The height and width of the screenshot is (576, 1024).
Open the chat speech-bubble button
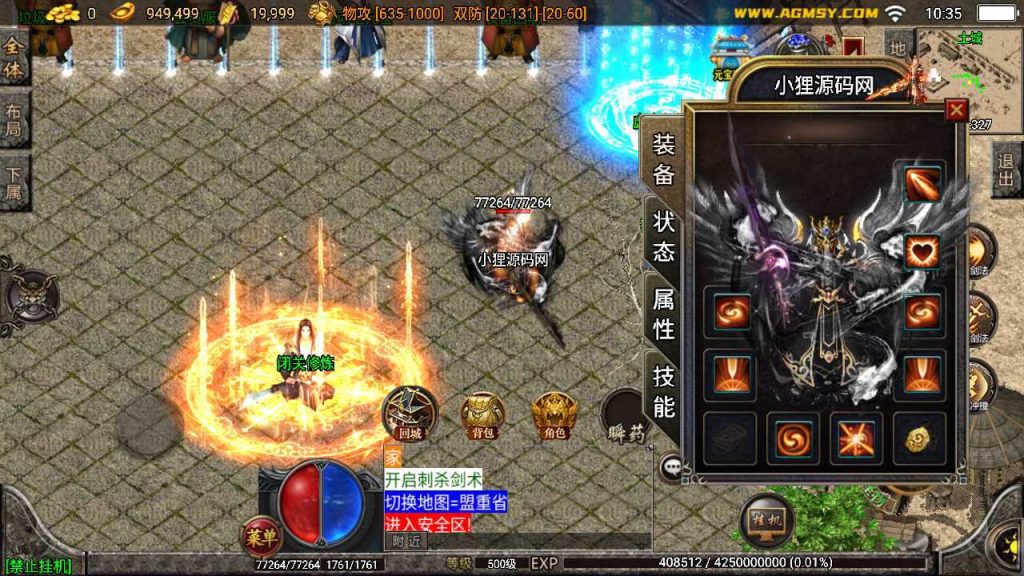pyautogui.click(x=671, y=466)
